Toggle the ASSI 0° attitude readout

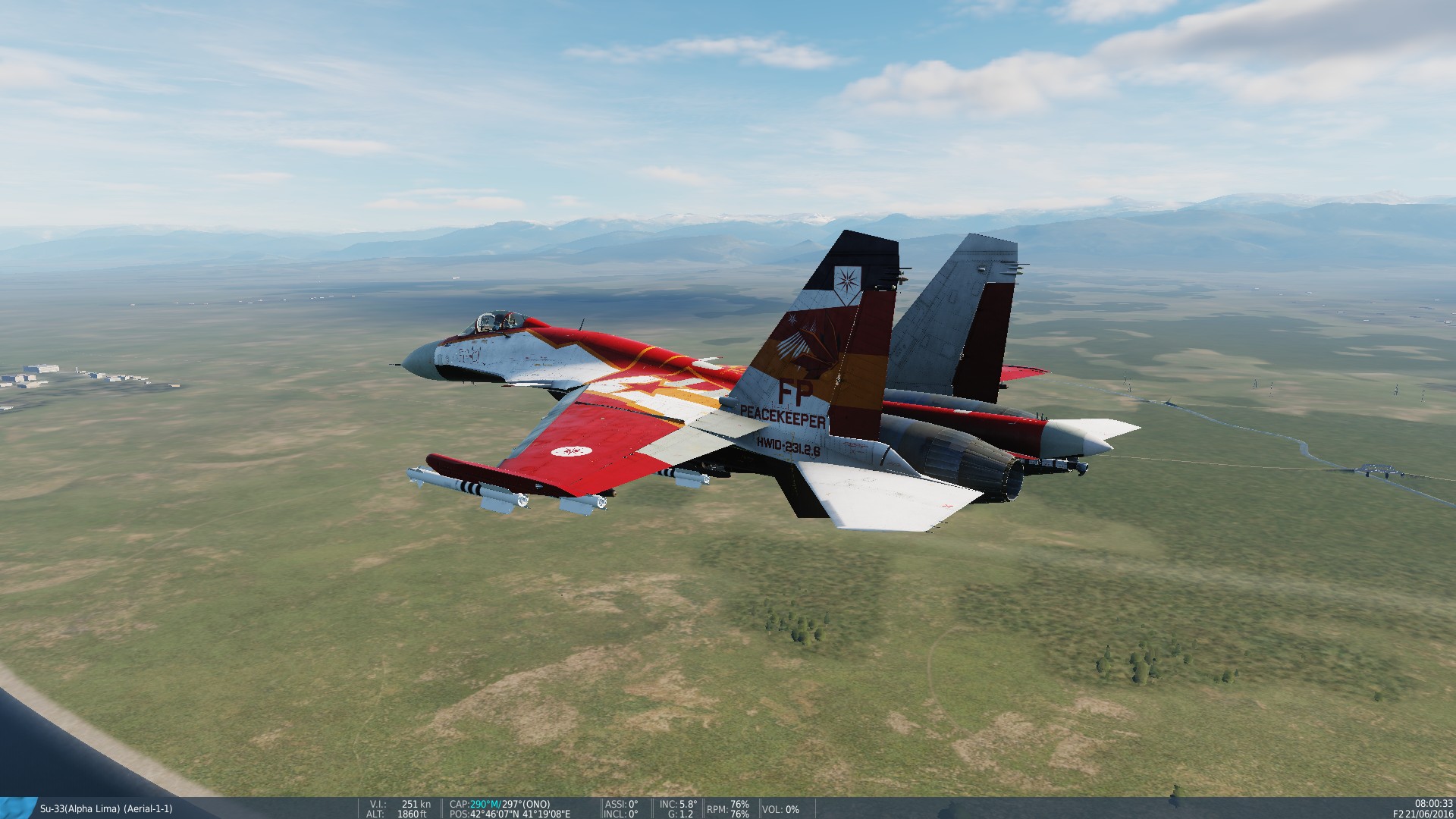(x=621, y=804)
